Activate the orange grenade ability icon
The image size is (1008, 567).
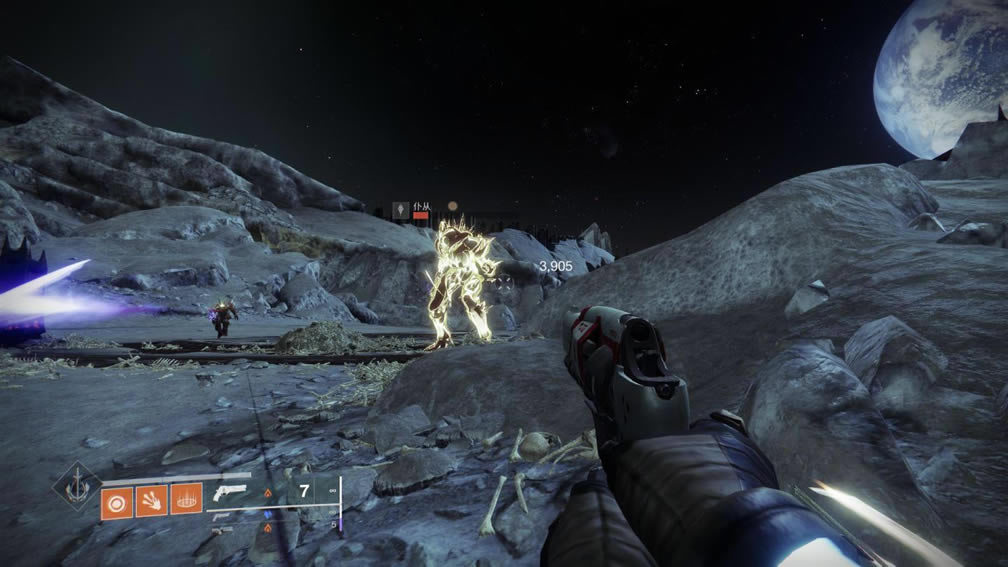tap(117, 498)
